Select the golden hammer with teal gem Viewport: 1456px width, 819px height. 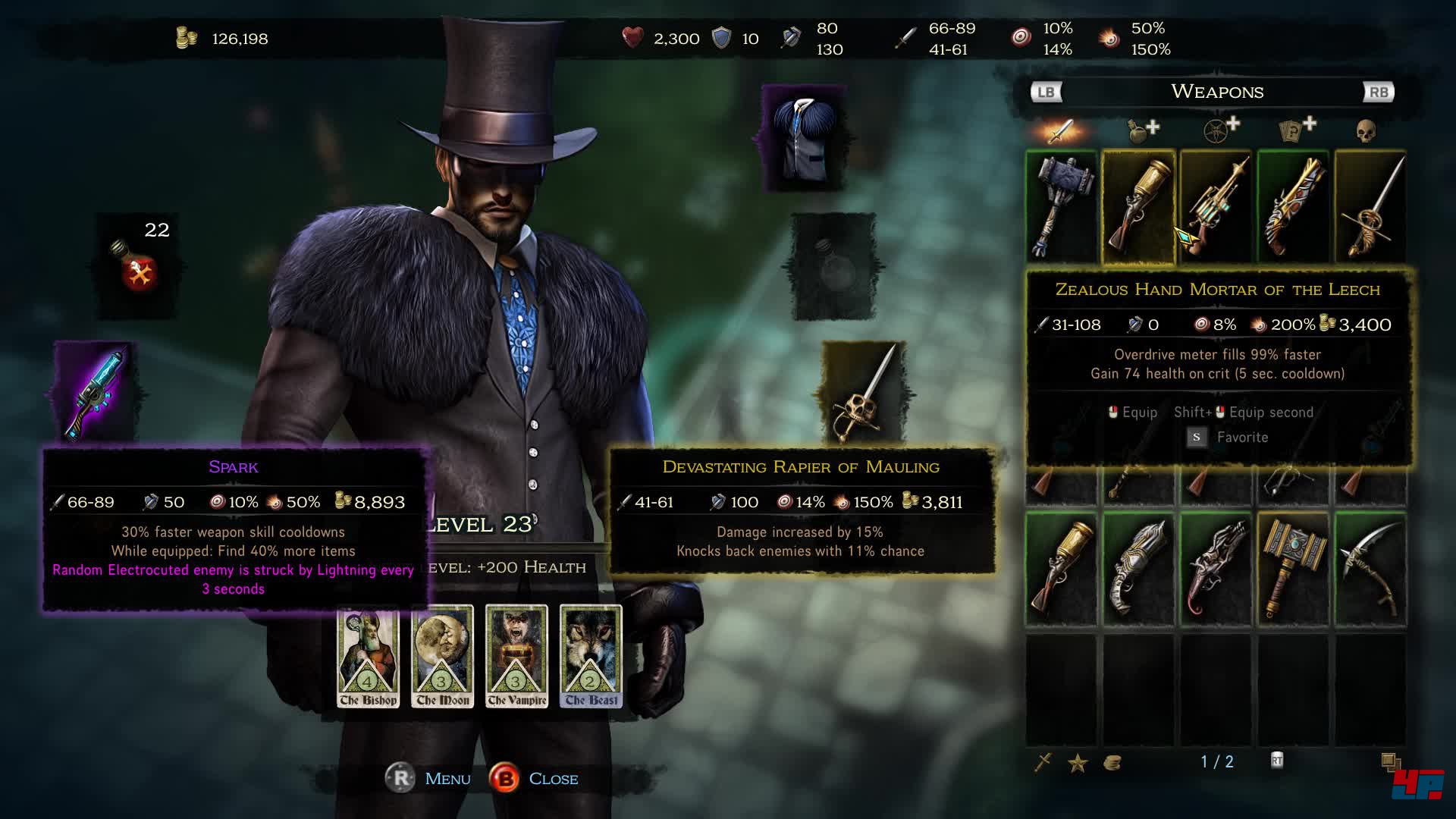pos(1293,570)
